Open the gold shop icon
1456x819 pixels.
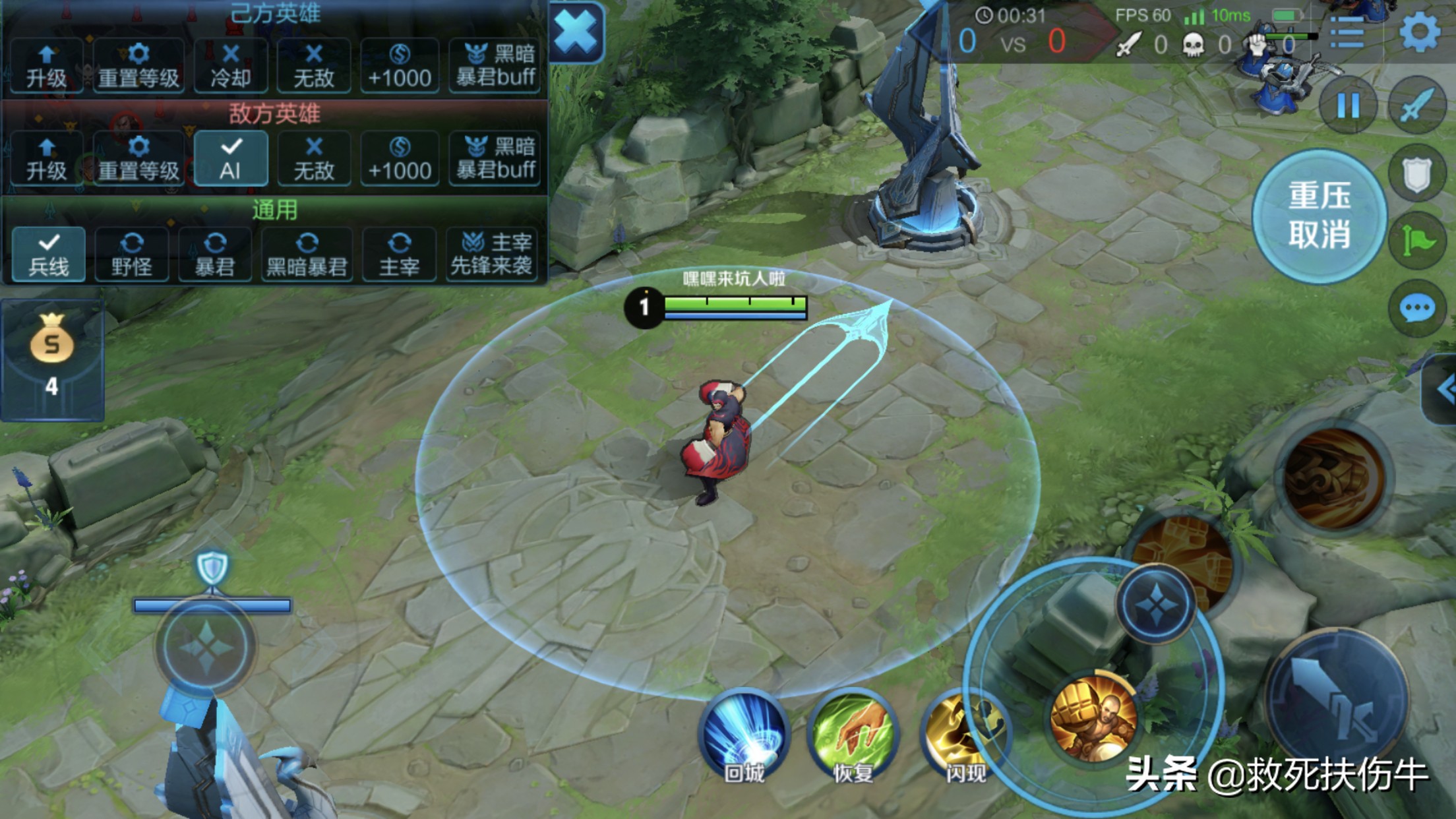52,356
